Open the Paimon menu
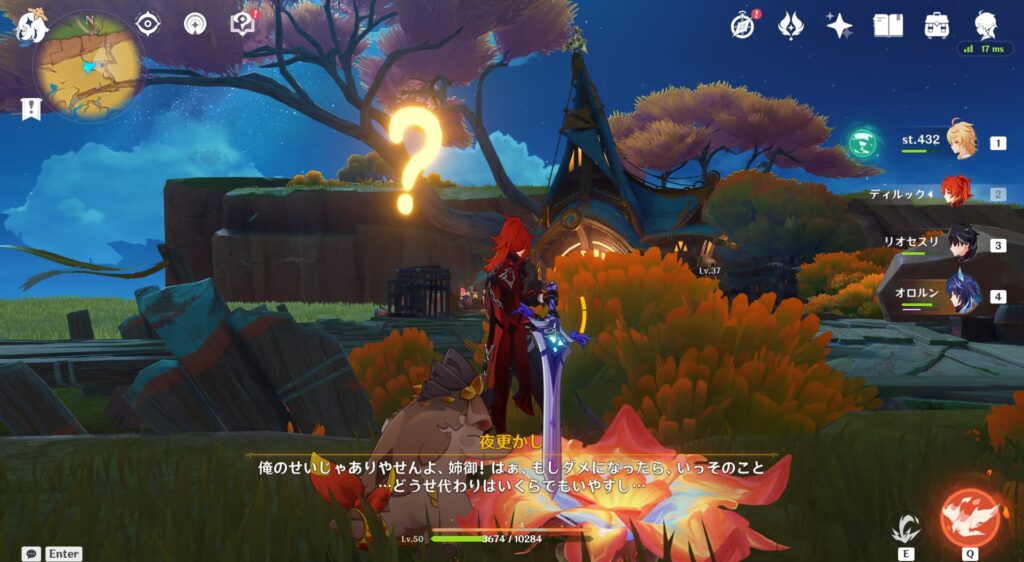Screen dimensions: 1024x562 click(x=28, y=25)
